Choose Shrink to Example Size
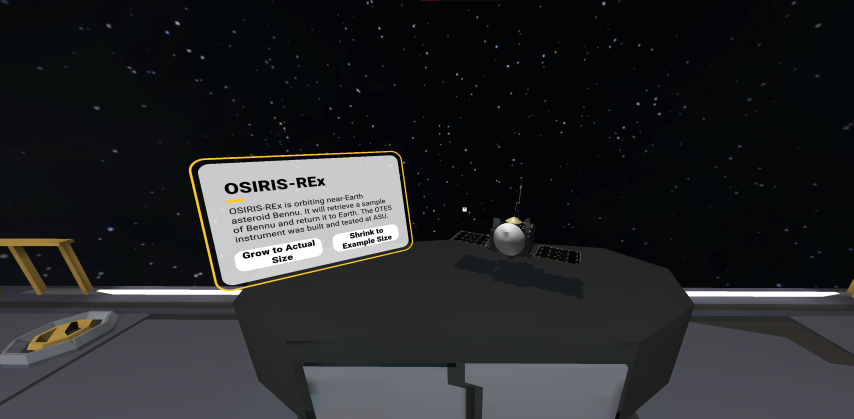The width and height of the screenshot is (854, 419). [366, 238]
